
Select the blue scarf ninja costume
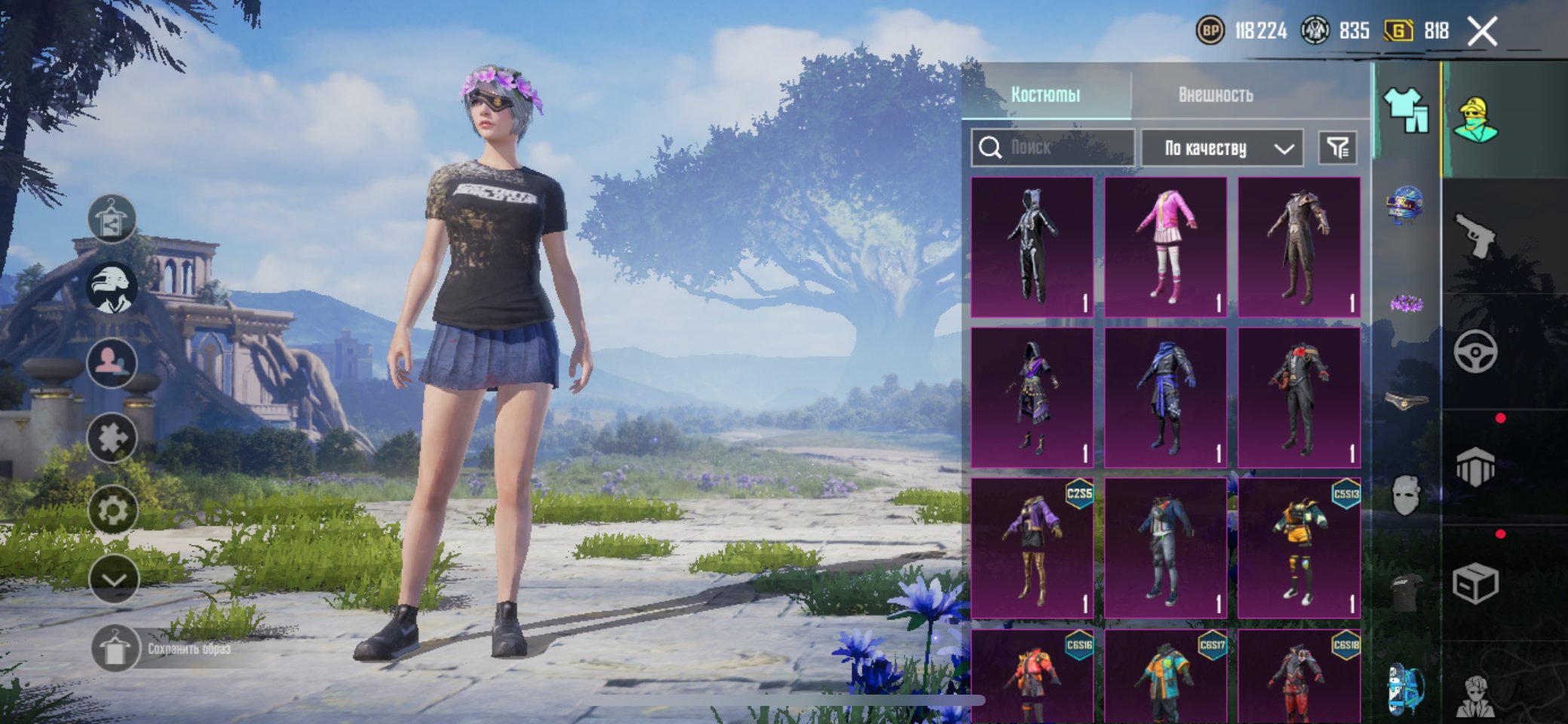click(1165, 397)
